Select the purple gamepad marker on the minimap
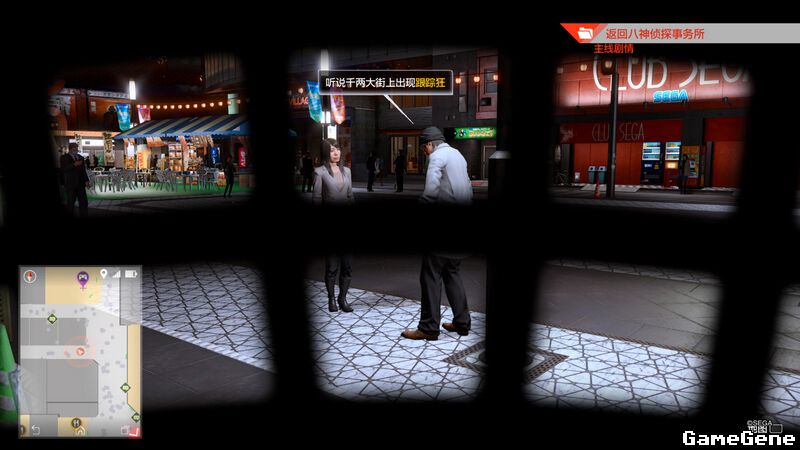Image resolution: width=800 pixels, height=450 pixels. [83, 276]
